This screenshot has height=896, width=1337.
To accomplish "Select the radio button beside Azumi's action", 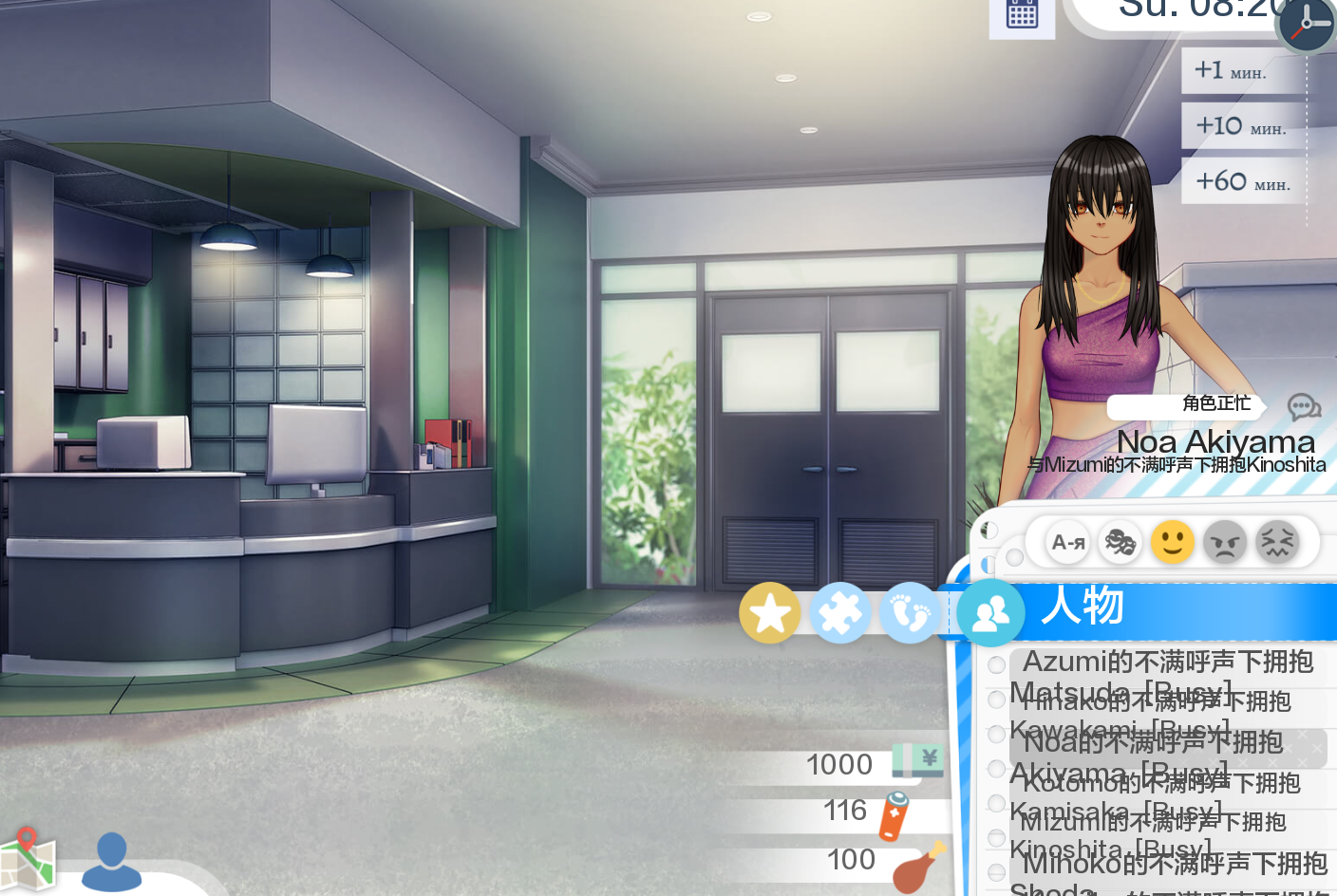I will click(x=995, y=664).
